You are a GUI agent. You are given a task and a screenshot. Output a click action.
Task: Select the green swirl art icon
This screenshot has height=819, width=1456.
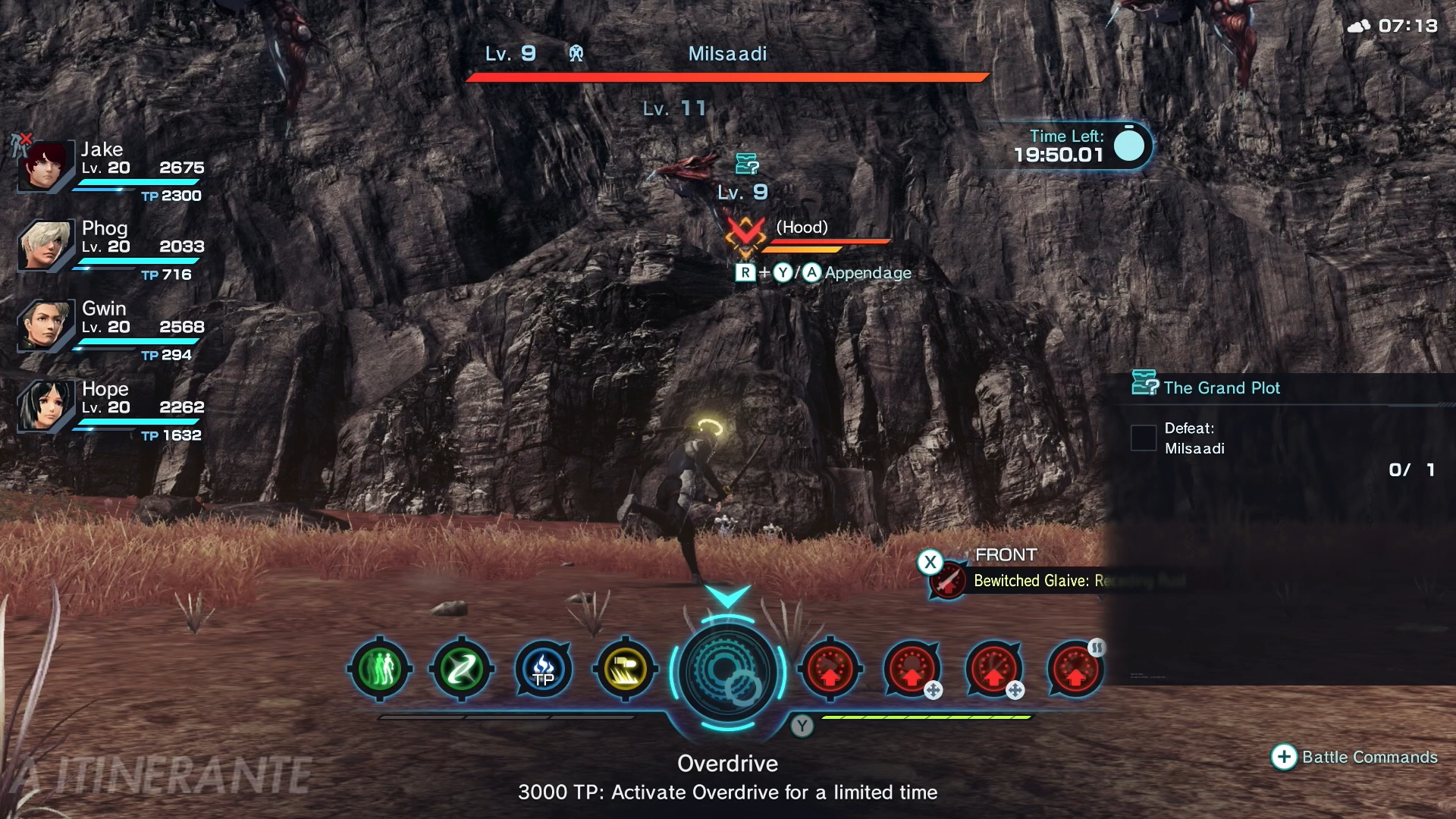[x=462, y=670]
